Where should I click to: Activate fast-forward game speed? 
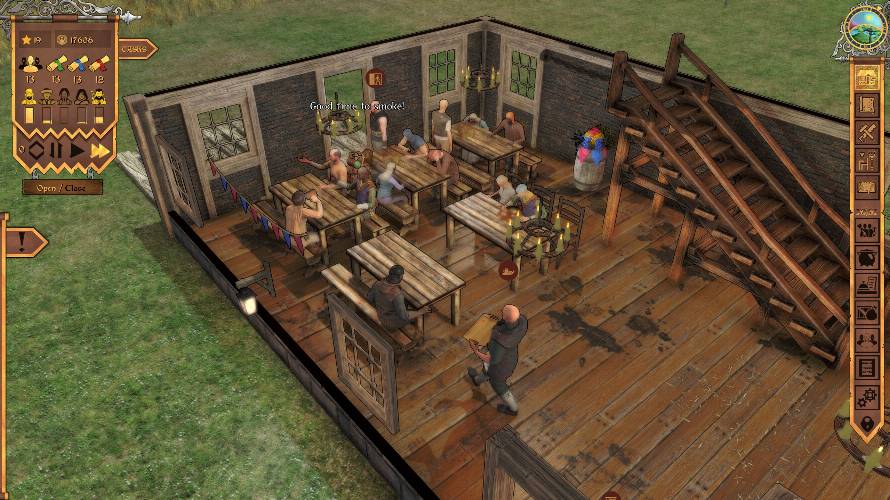pos(99,151)
